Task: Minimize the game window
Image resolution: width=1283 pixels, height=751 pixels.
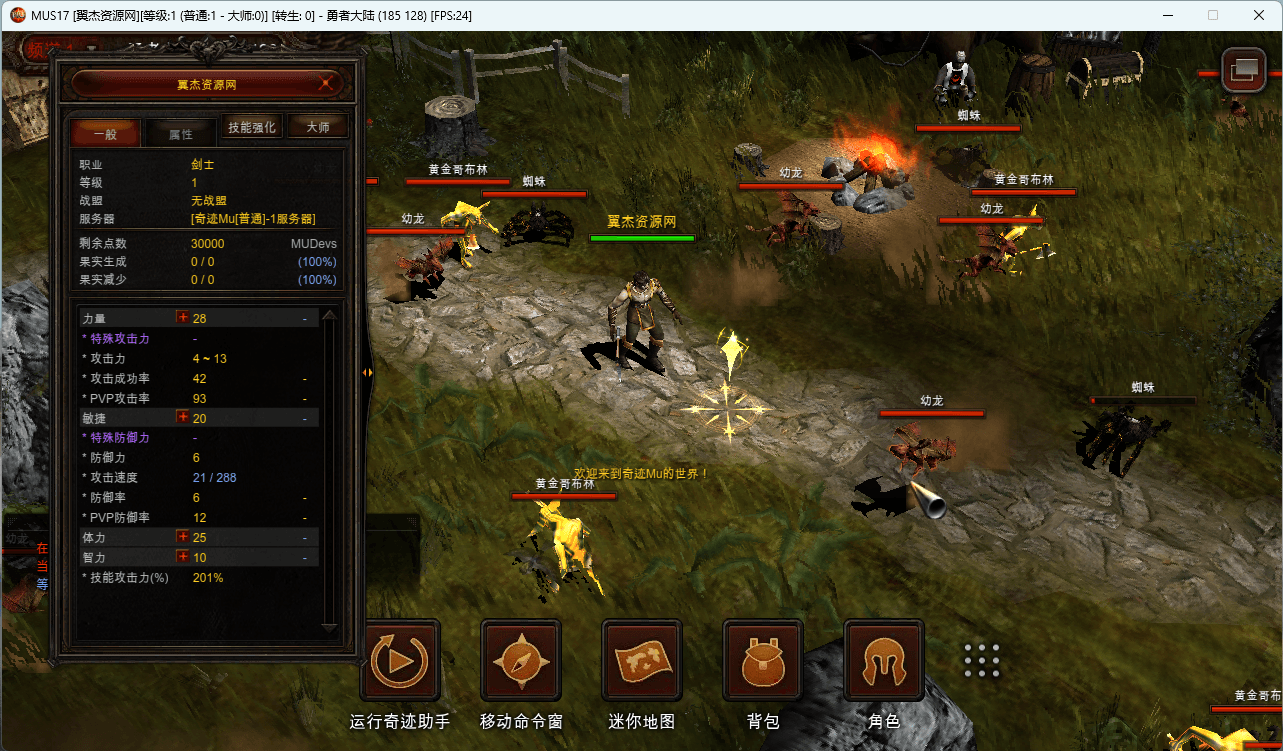Action: [x=1167, y=15]
